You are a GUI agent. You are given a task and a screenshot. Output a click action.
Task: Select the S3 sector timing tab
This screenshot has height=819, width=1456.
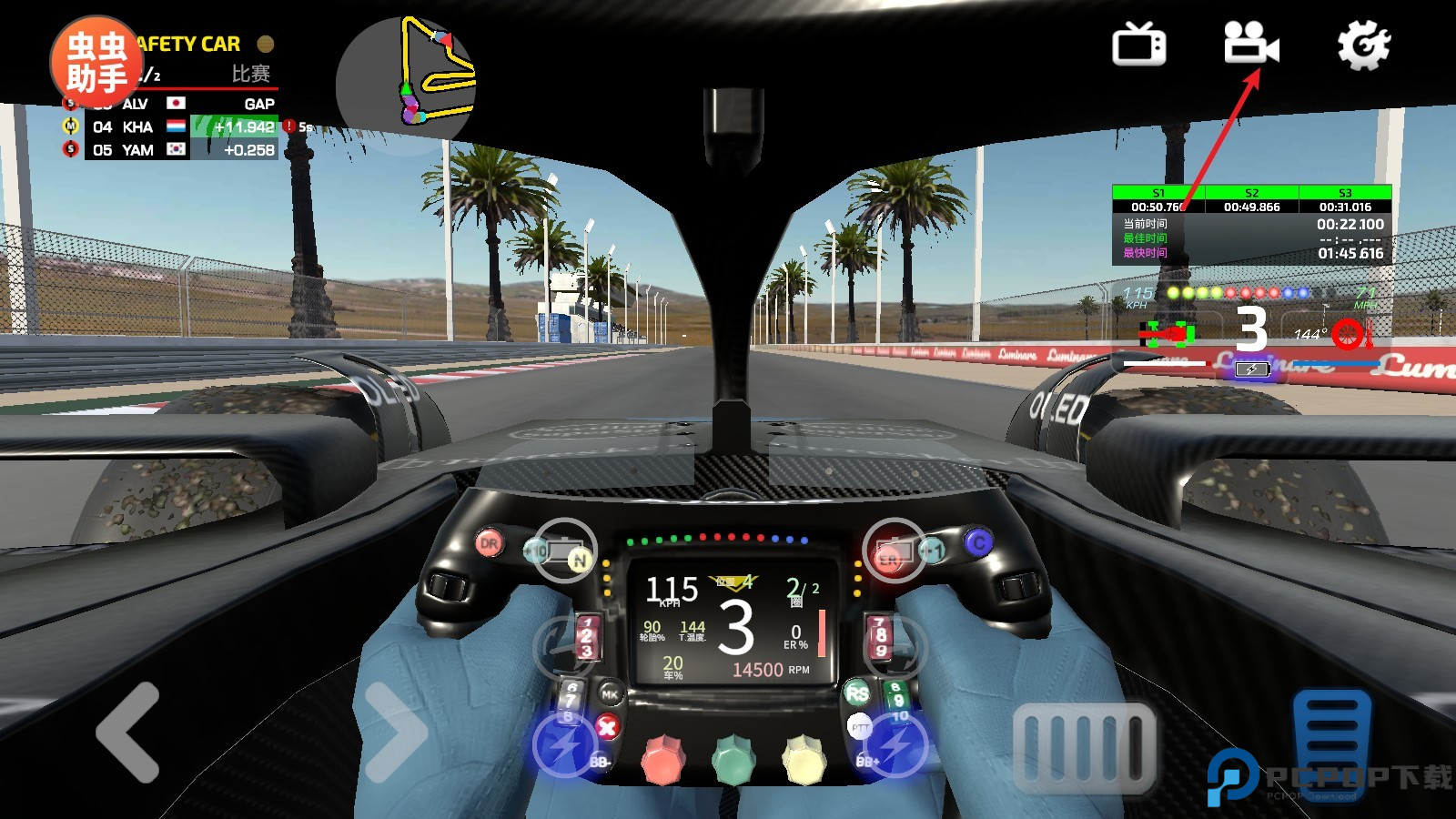1345,193
